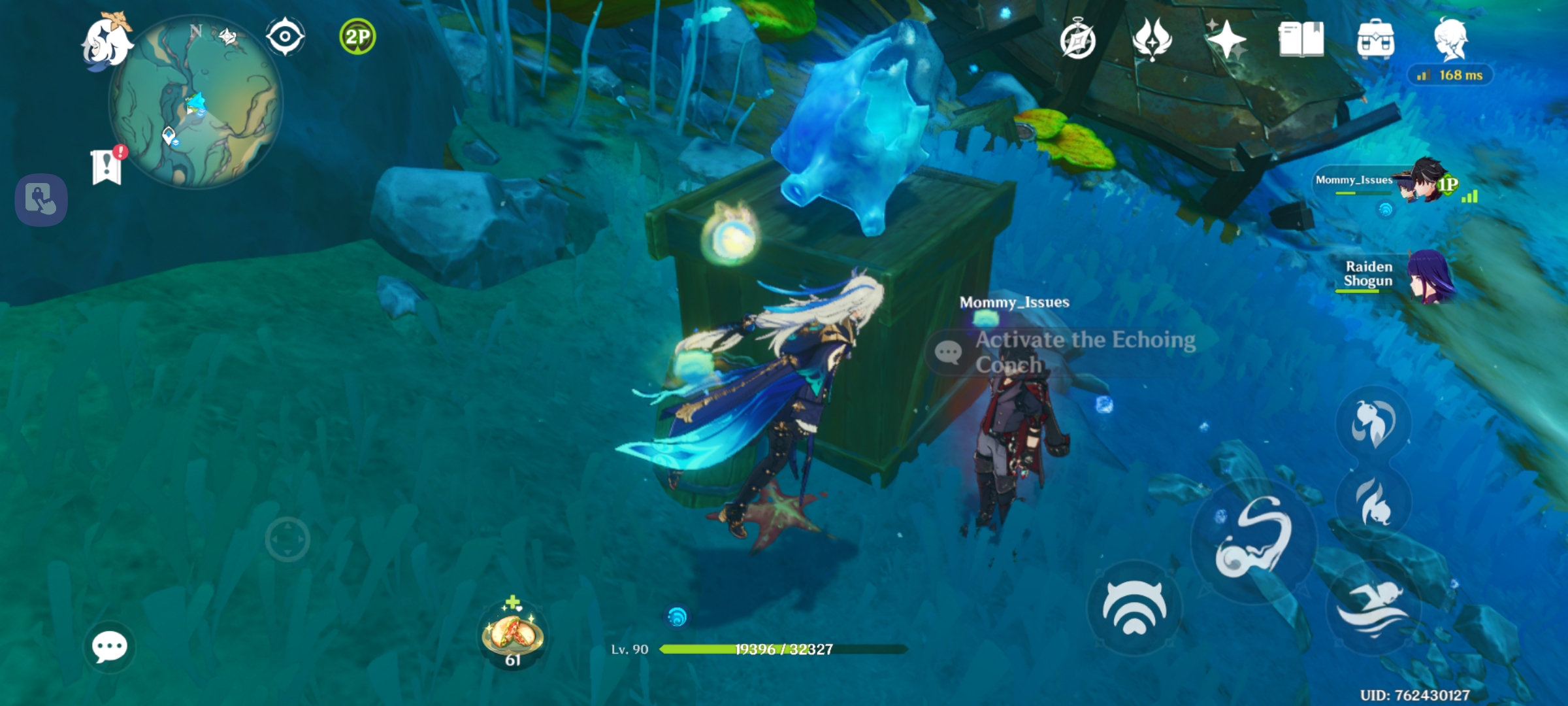Open the Battle Pass wings icon
The height and width of the screenshot is (706, 1568).
(x=1153, y=39)
